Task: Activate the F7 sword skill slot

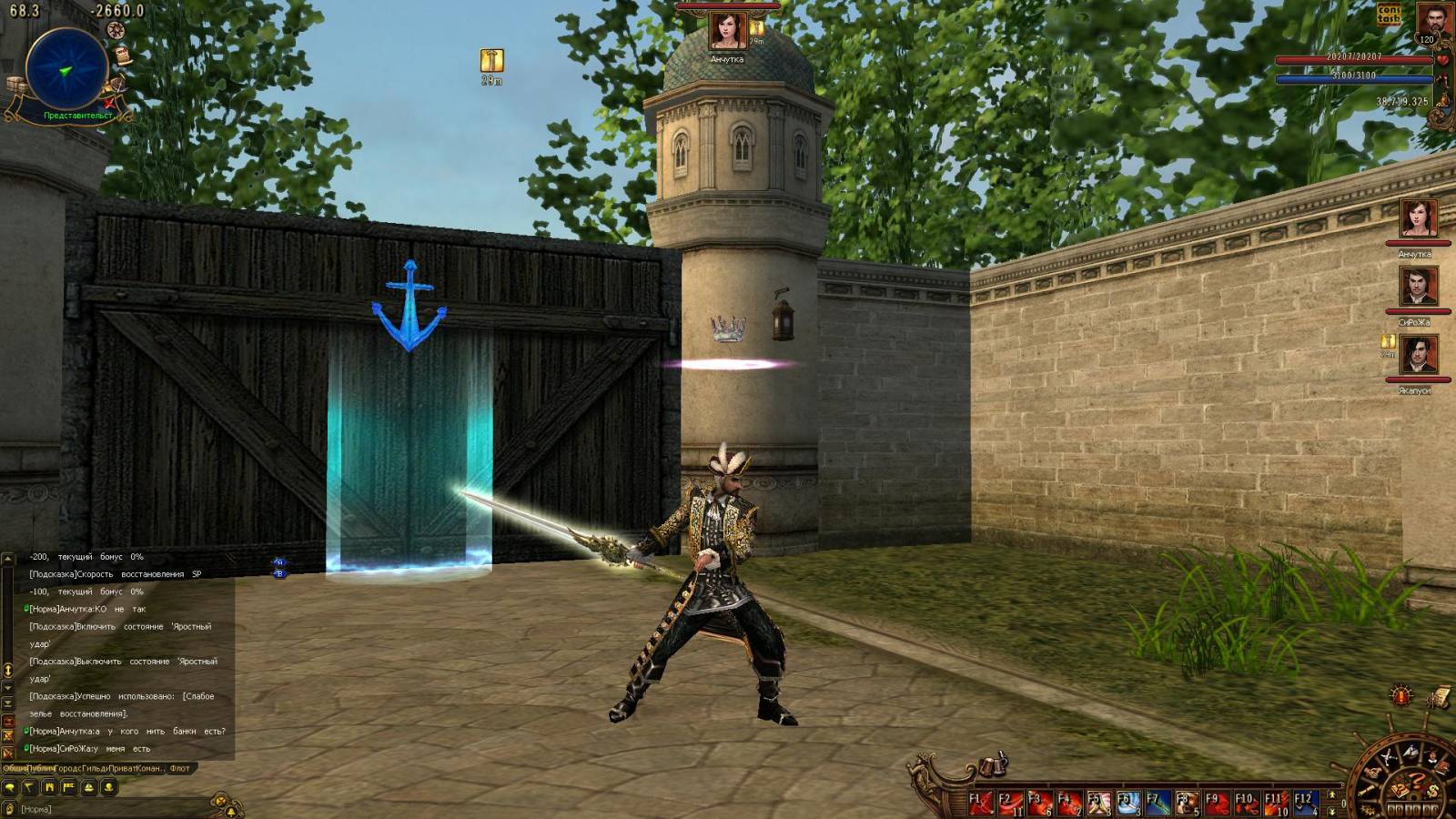Action: pyautogui.click(x=1158, y=803)
